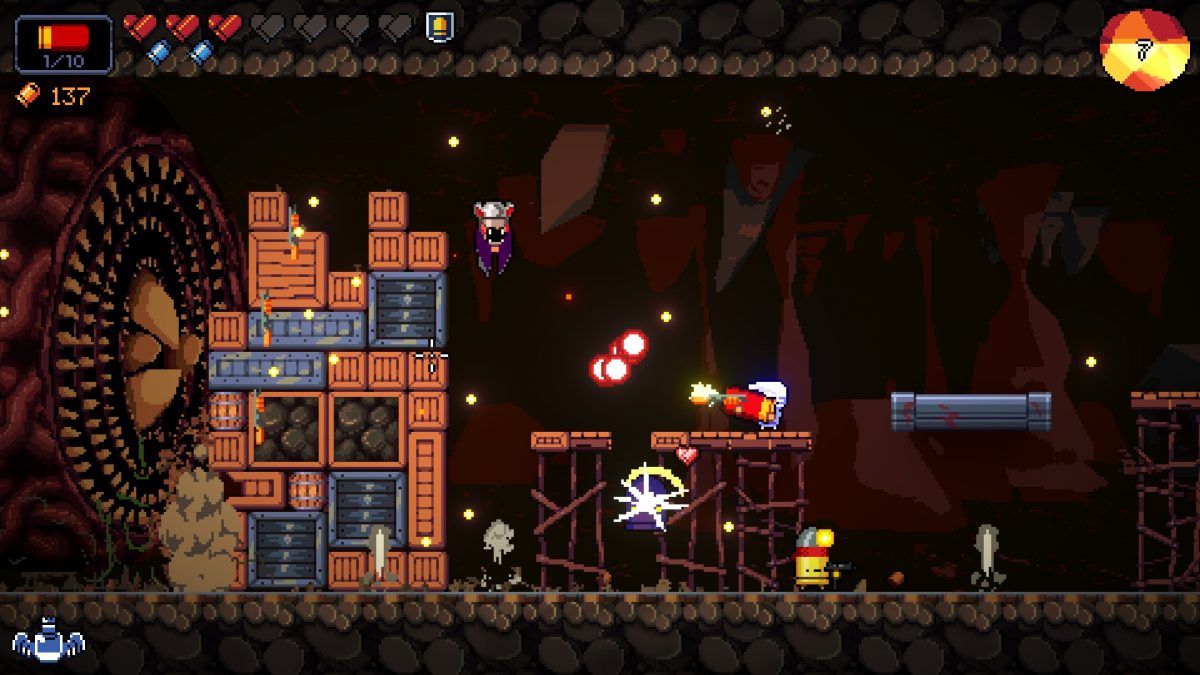Viewport: 1200px width, 675px height.
Task: Activate the blue winged potion item
Action: (48, 640)
